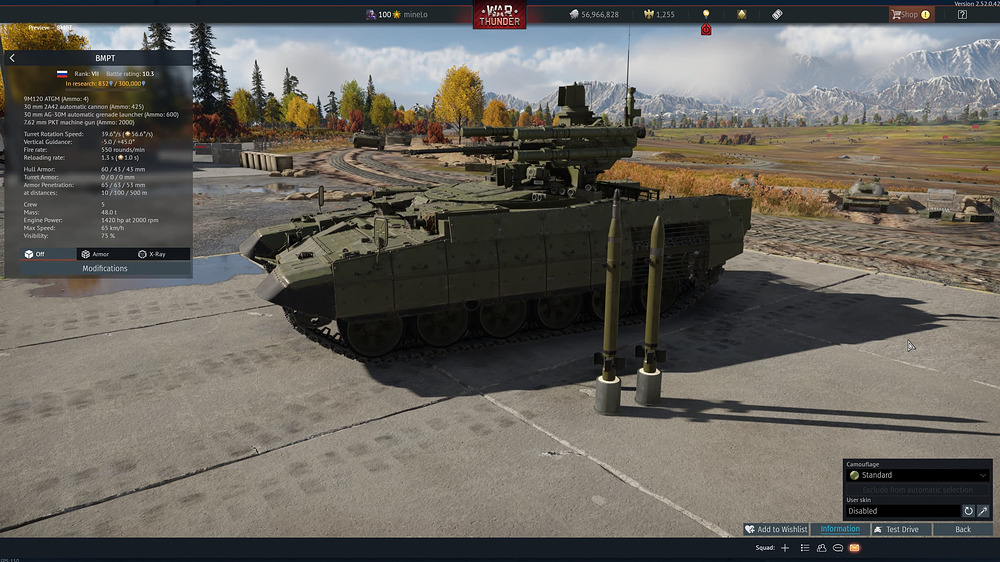Refresh the user skin list

tap(968, 511)
